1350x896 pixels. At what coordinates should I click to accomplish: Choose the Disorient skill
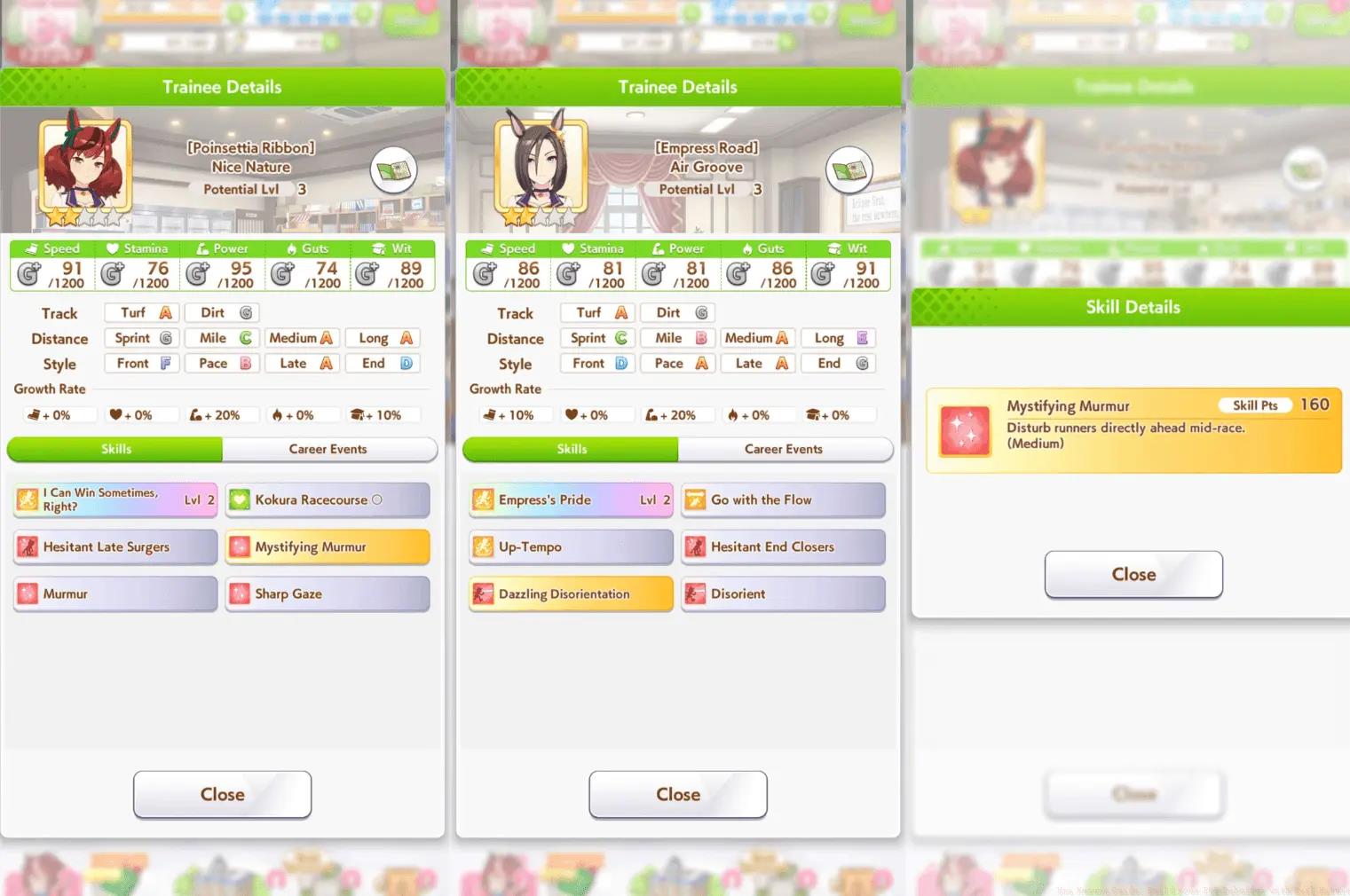point(783,594)
